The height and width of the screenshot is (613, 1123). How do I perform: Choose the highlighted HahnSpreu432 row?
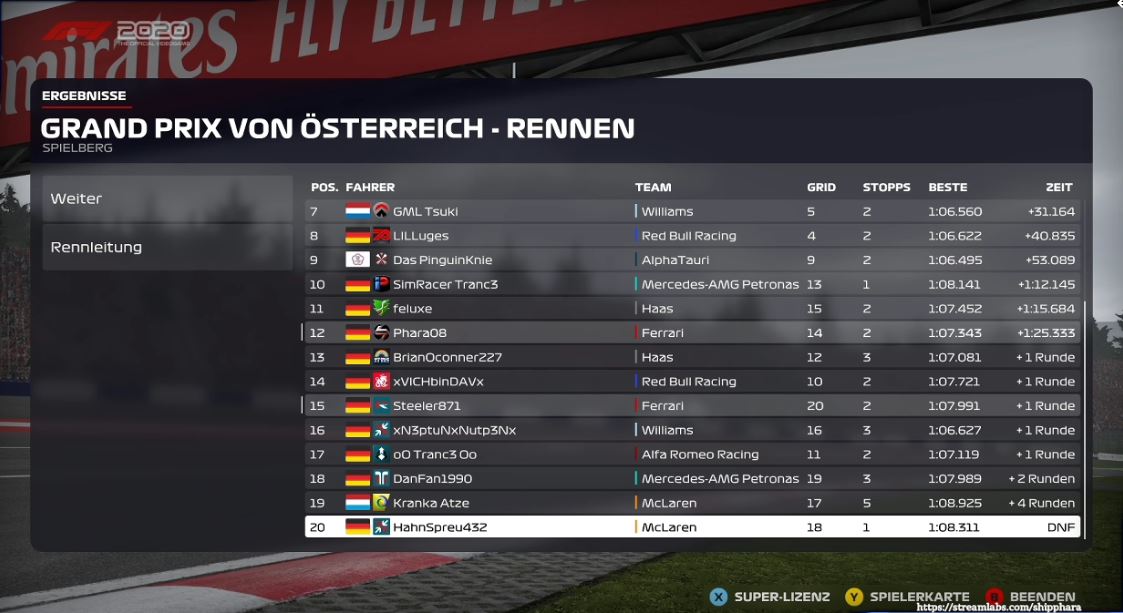[692, 527]
